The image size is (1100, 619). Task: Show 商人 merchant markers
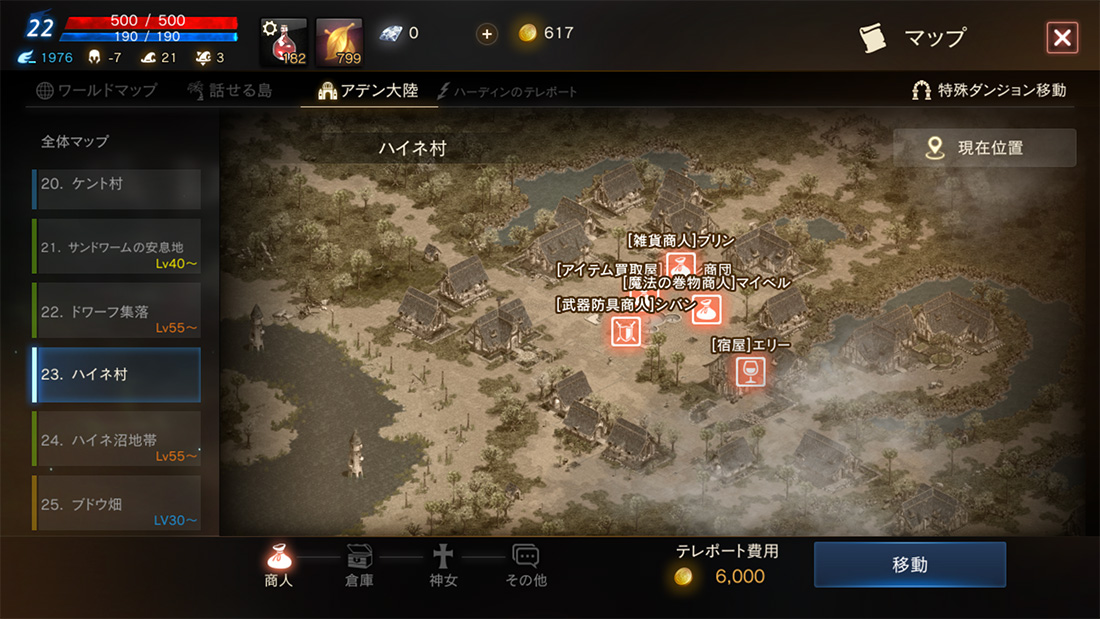279,565
